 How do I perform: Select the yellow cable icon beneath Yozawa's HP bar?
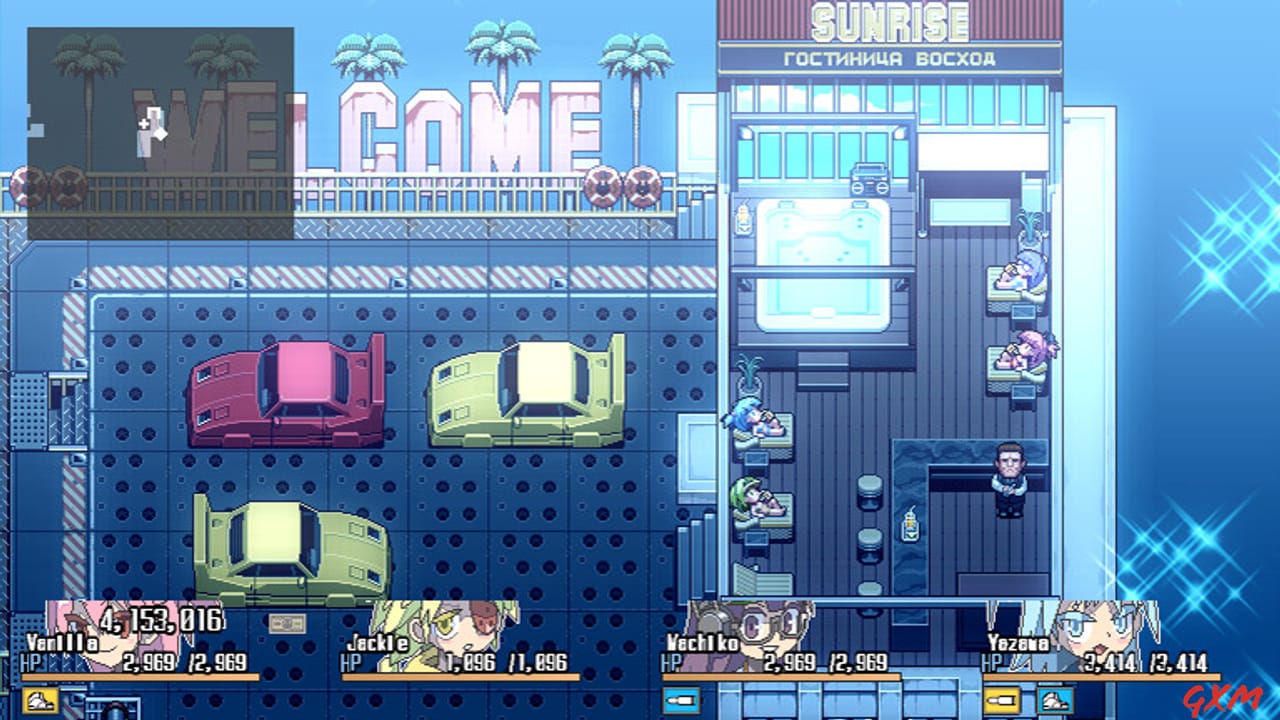[x=1004, y=698]
